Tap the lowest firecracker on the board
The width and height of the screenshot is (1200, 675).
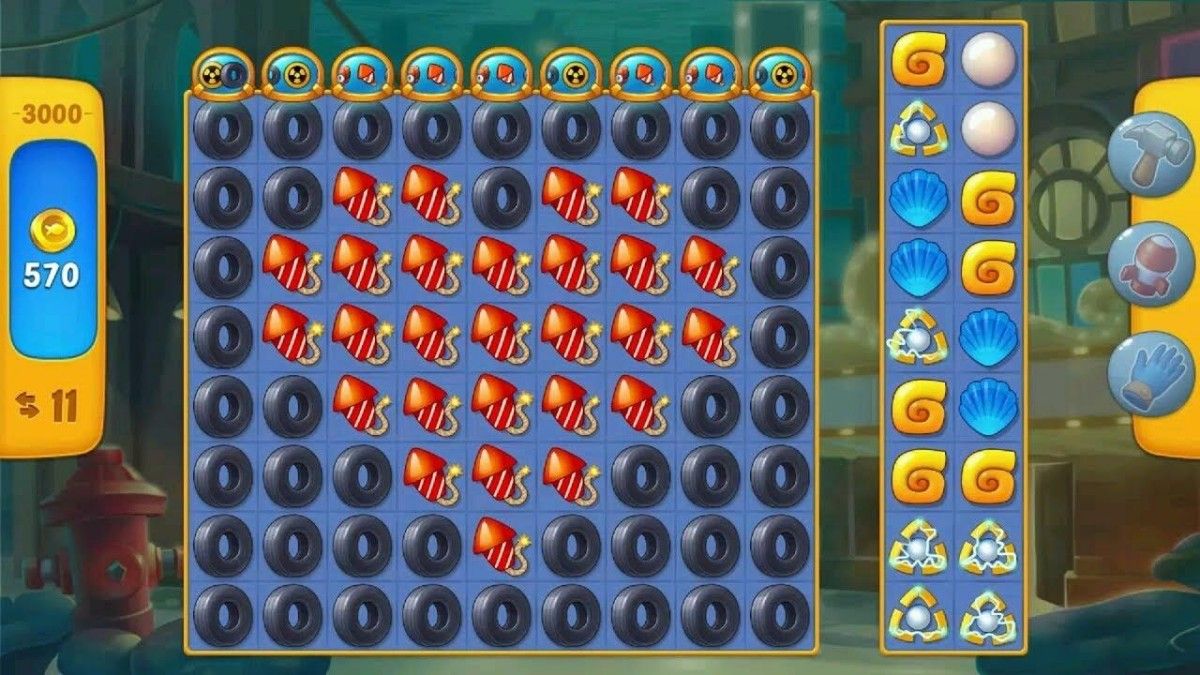pos(501,544)
